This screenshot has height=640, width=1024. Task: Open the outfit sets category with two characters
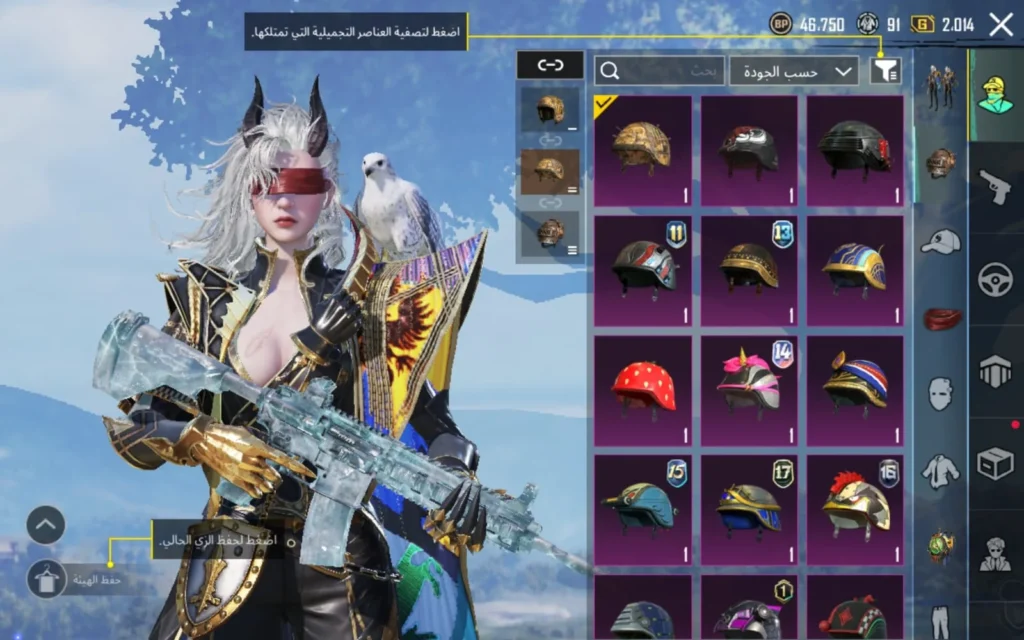pyautogui.click(x=940, y=86)
